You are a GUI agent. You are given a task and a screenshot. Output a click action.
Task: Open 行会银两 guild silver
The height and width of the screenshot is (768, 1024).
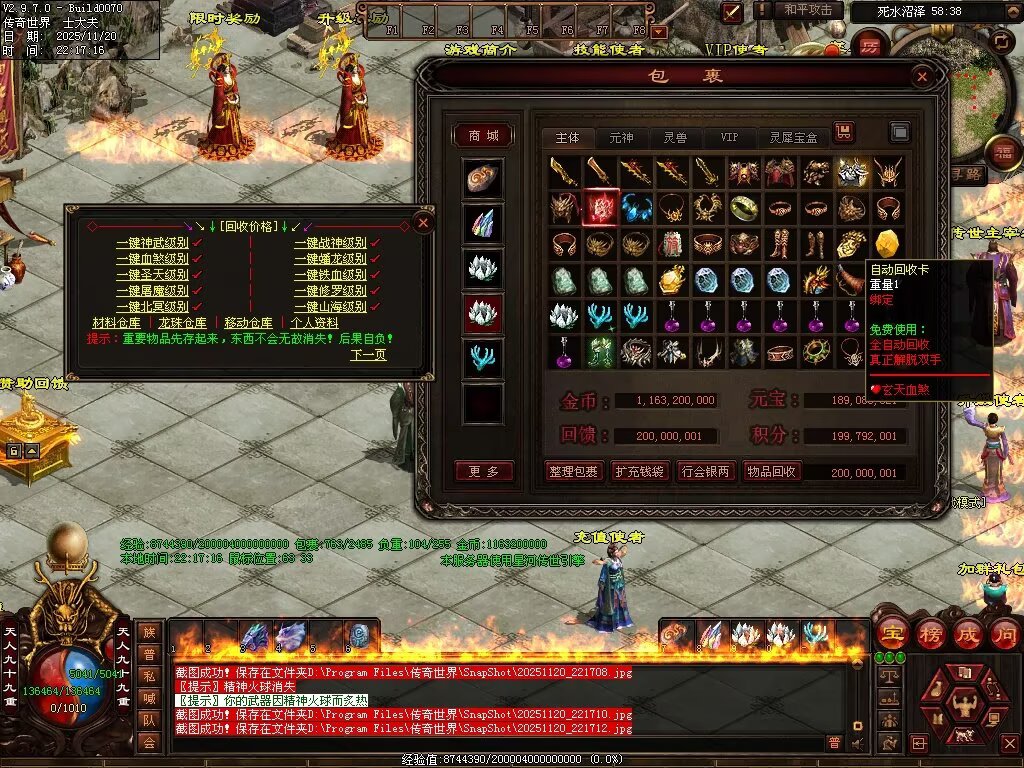706,472
